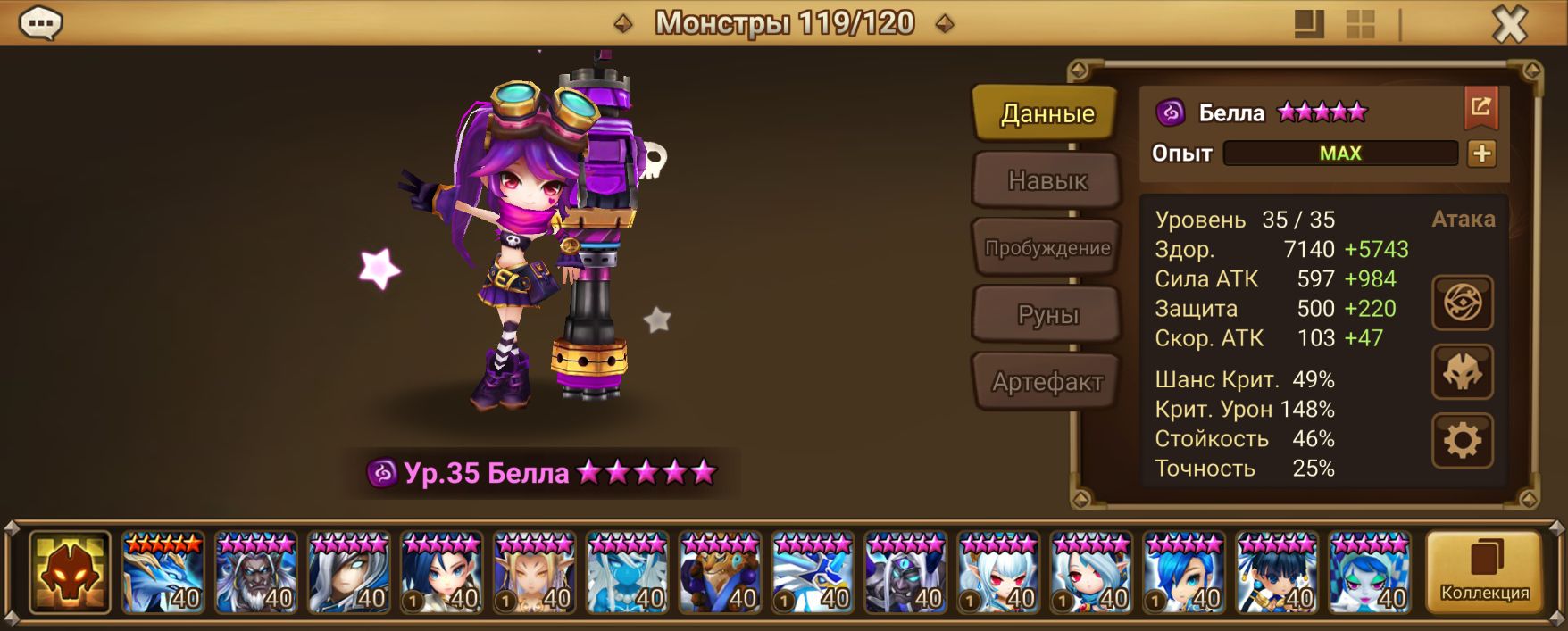Click the round eye emblem button
The height and width of the screenshot is (631, 1568).
pos(1462,303)
